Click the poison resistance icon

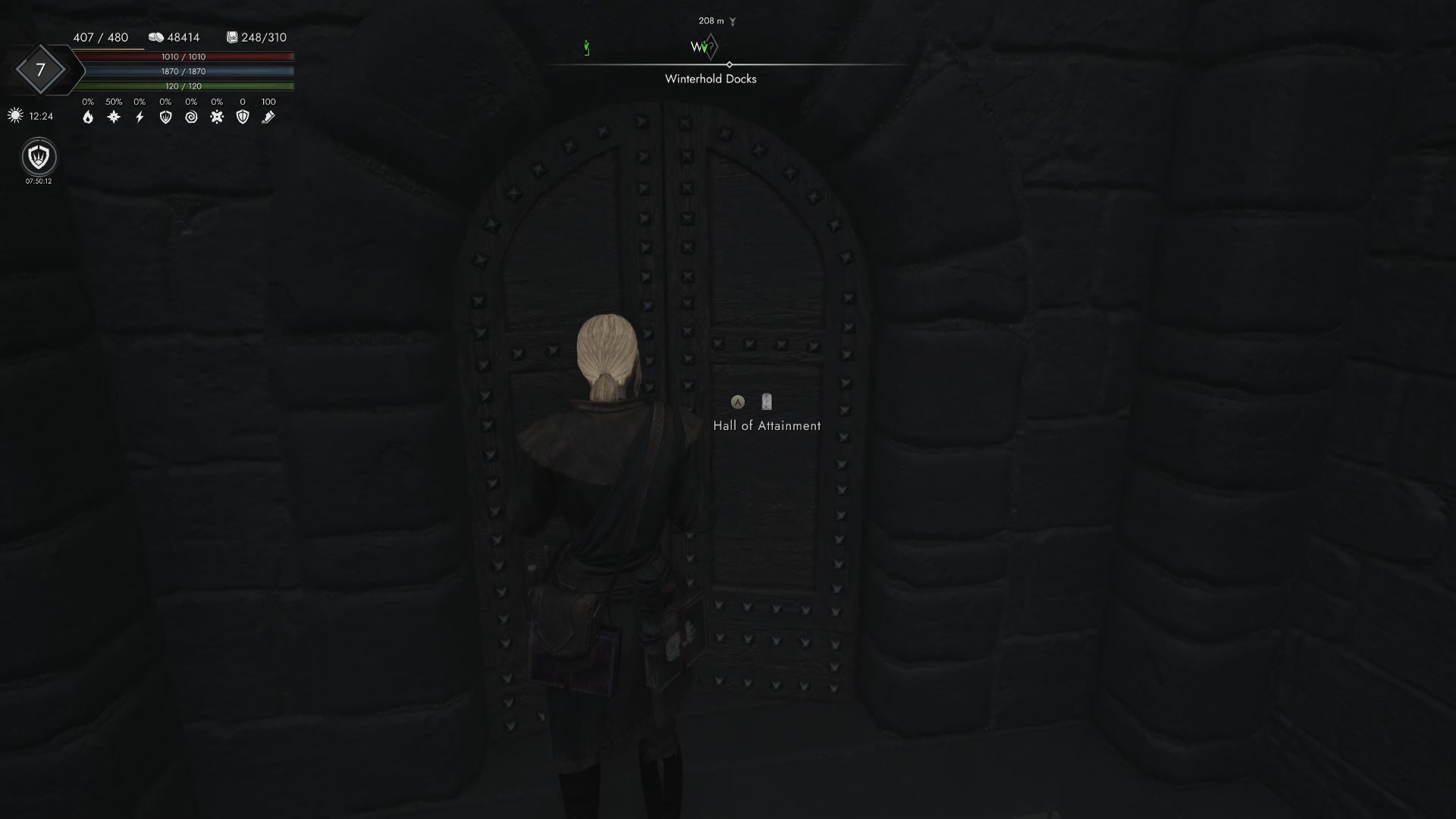point(218,117)
